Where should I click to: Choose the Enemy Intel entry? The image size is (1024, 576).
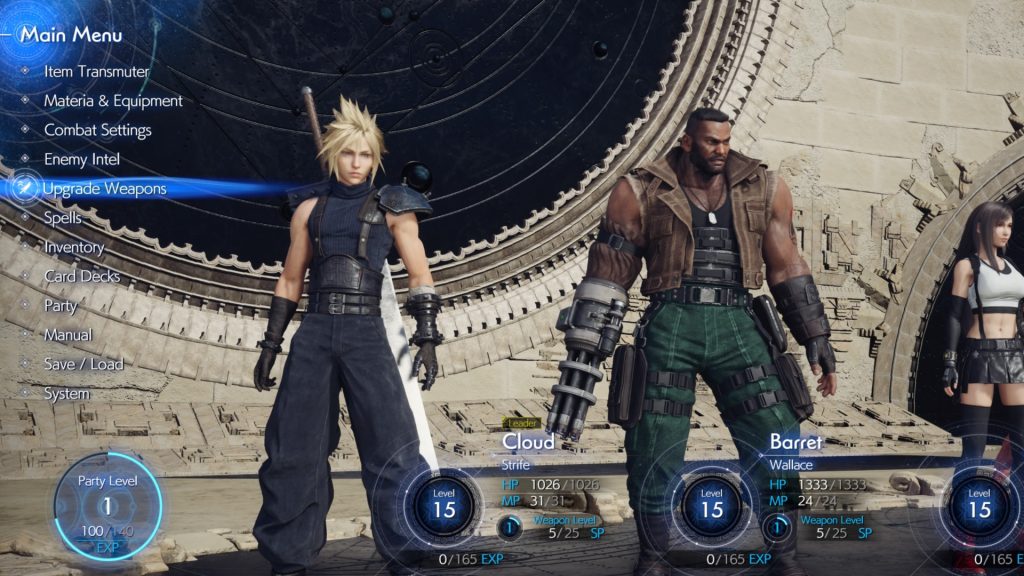pos(82,159)
